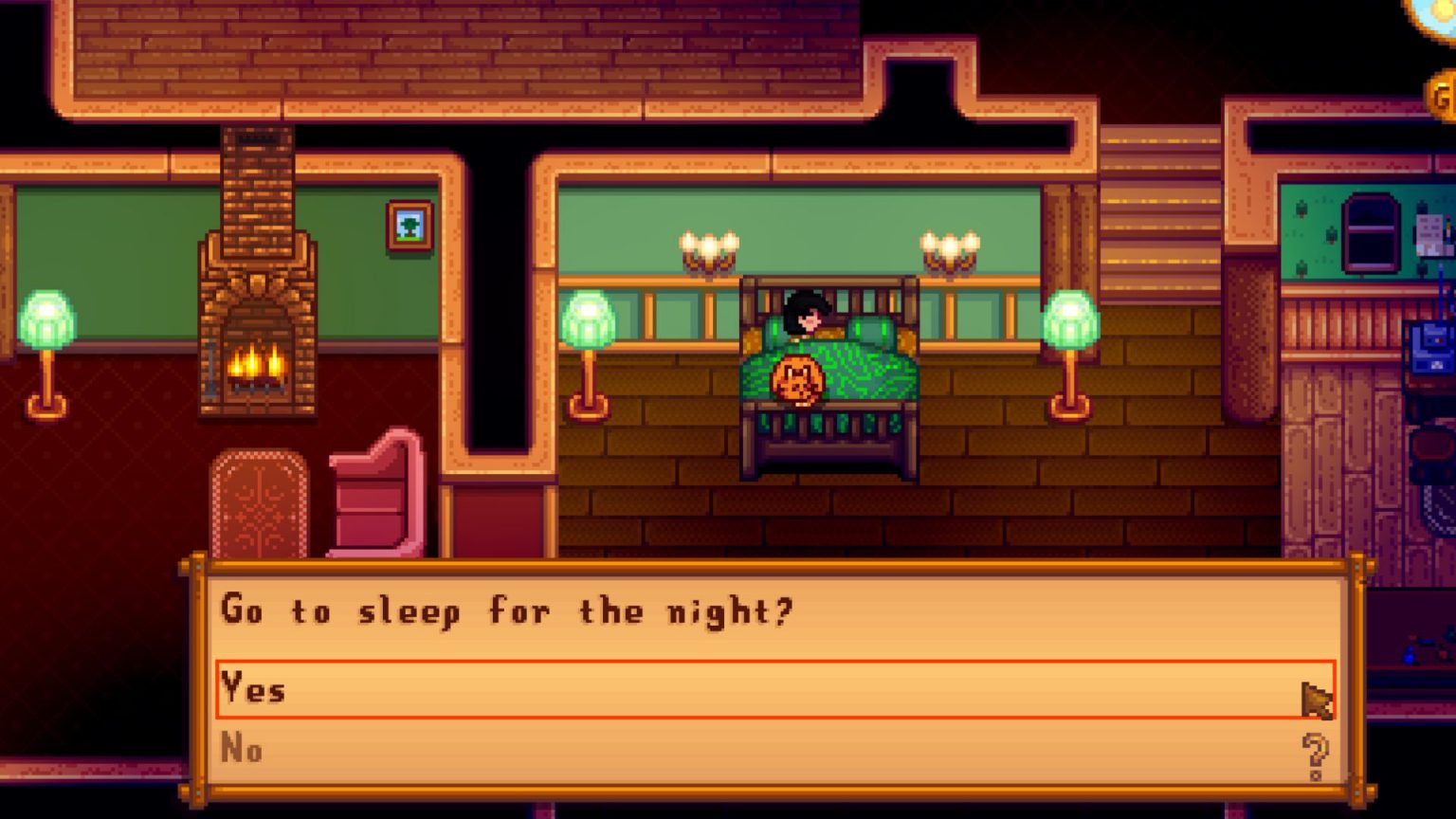The height and width of the screenshot is (819, 1456).
Task: Select the orange cat sleeping on the bed
Action: click(799, 379)
